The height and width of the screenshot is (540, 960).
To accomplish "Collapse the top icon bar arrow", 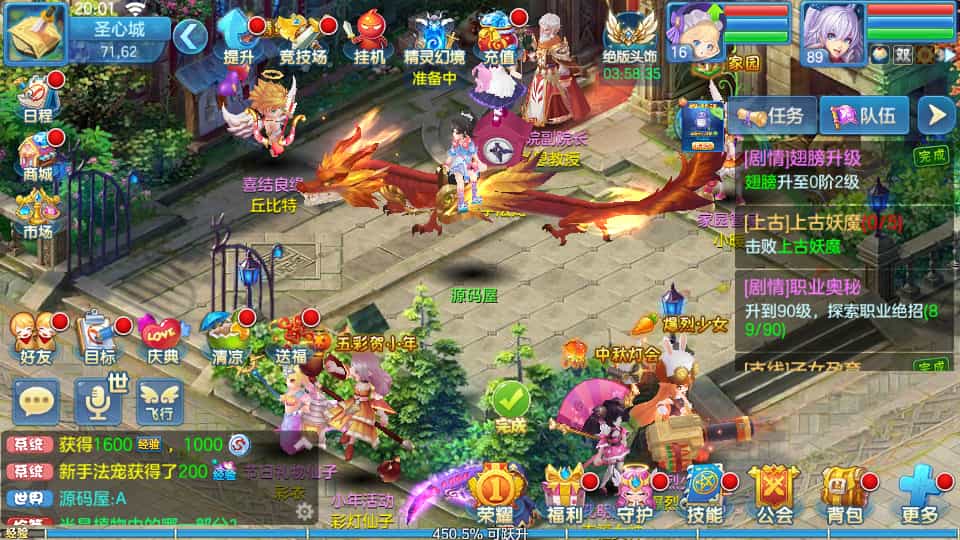I will [x=190, y=37].
